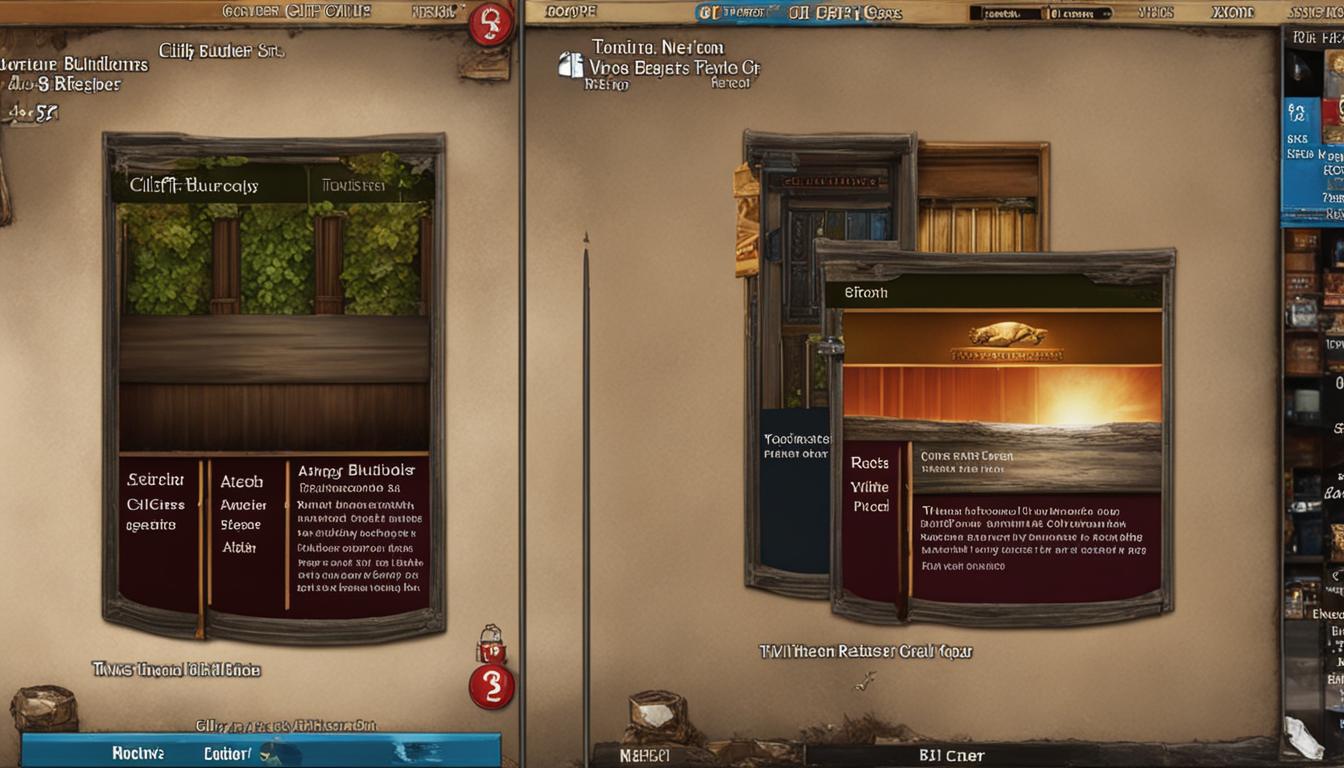
Task: Select the "Rocive" option on the blue bar
Action: pos(138,752)
